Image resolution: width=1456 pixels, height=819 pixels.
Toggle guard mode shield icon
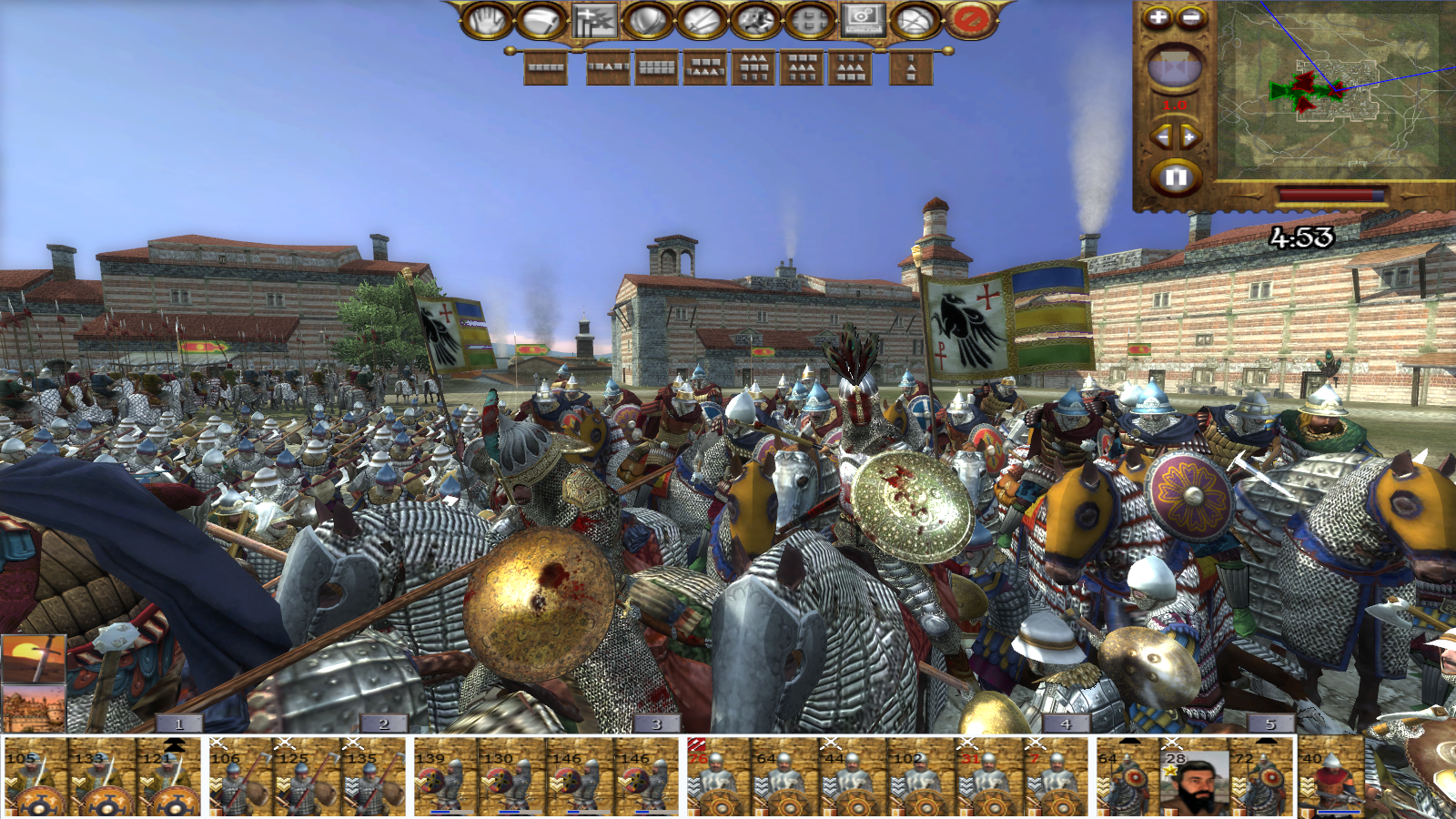click(x=647, y=21)
